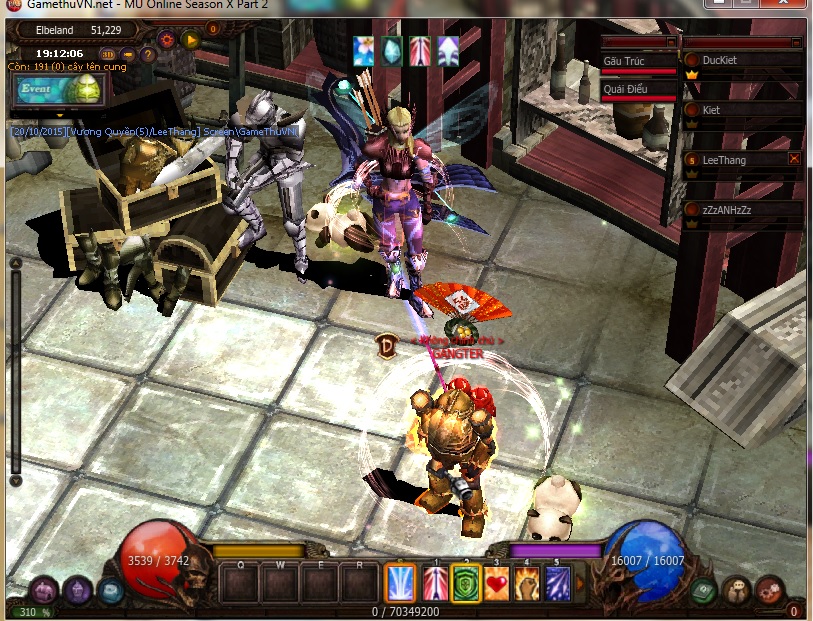Click the flower buff icon
This screenshot has height=621, width=813.
[362, 49]
